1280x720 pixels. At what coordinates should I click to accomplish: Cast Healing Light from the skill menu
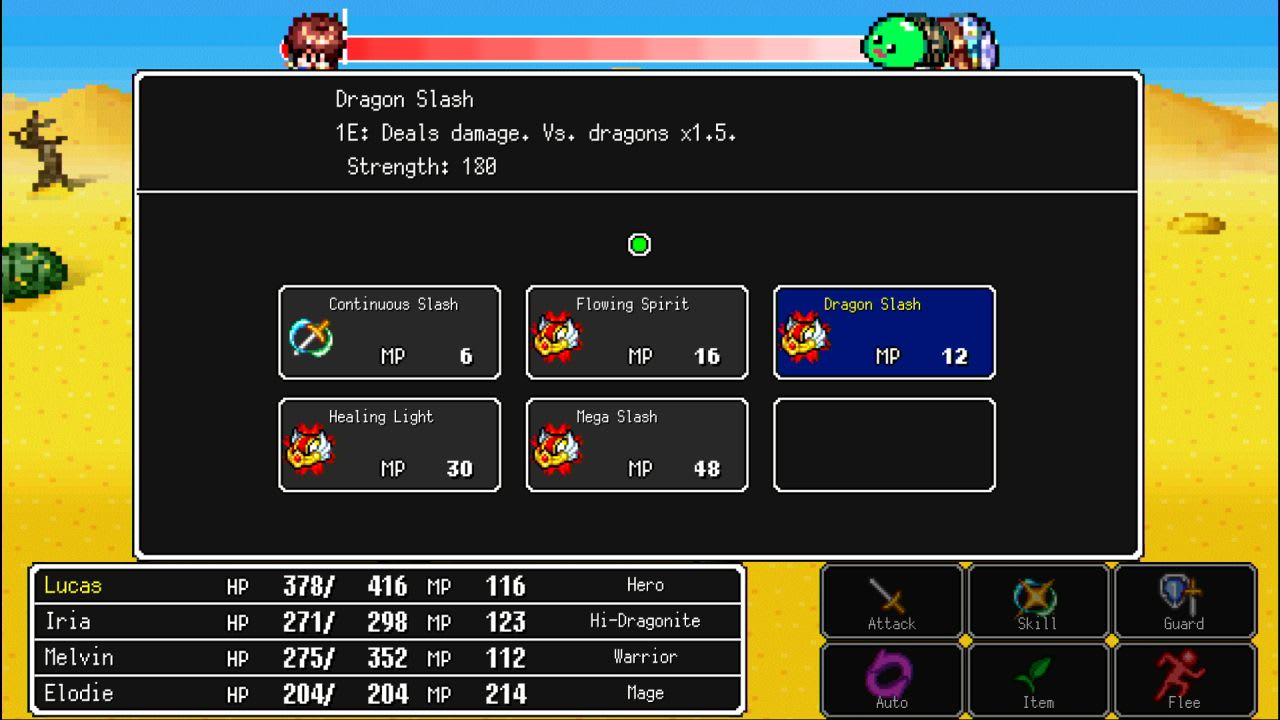[389, 444]
